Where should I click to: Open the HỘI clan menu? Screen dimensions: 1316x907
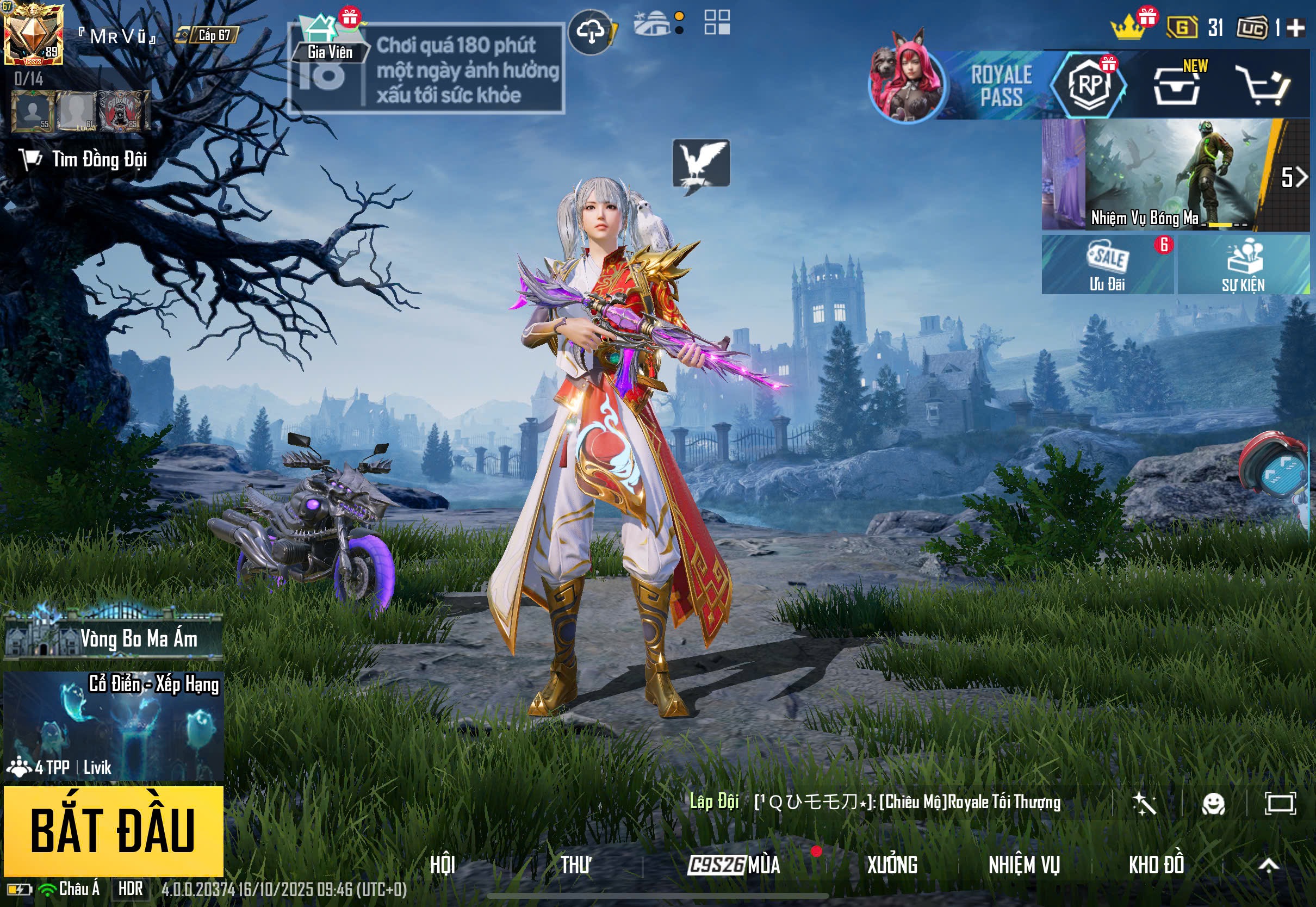click(443, 865)
